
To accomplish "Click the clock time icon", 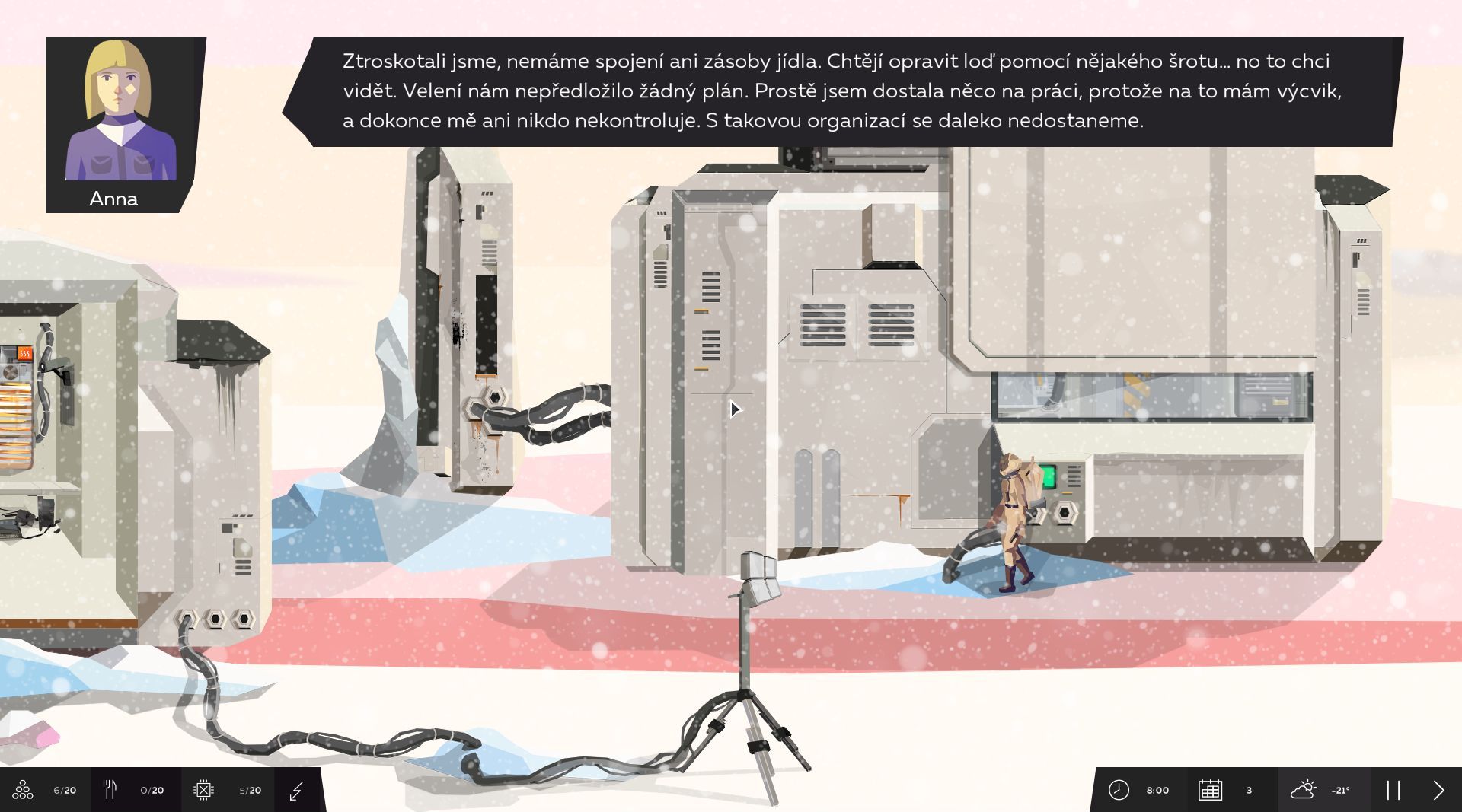I will tap(1119, 790).
